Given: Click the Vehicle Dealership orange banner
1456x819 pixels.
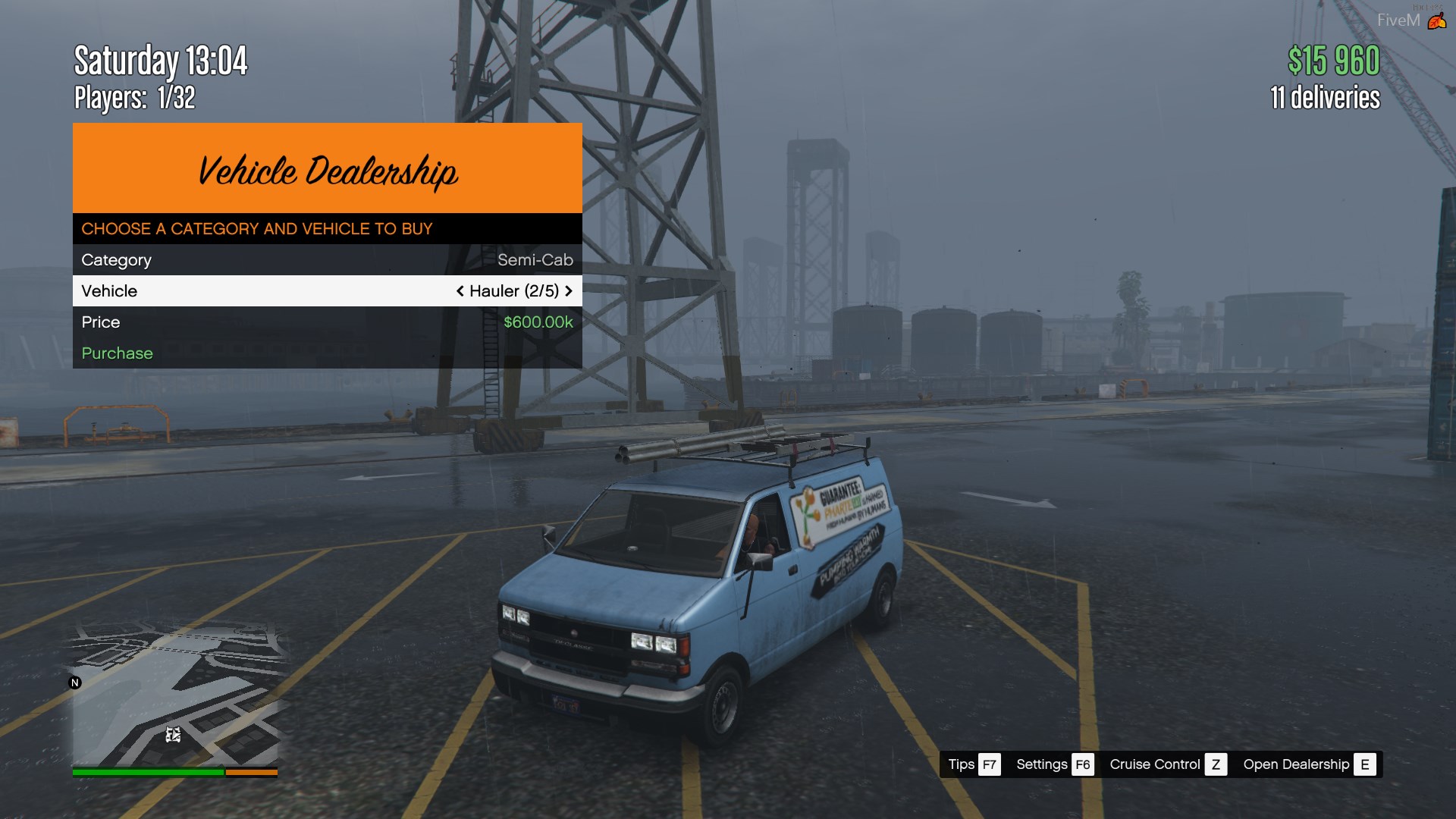Looking at the screenshot, I should 327,168.
